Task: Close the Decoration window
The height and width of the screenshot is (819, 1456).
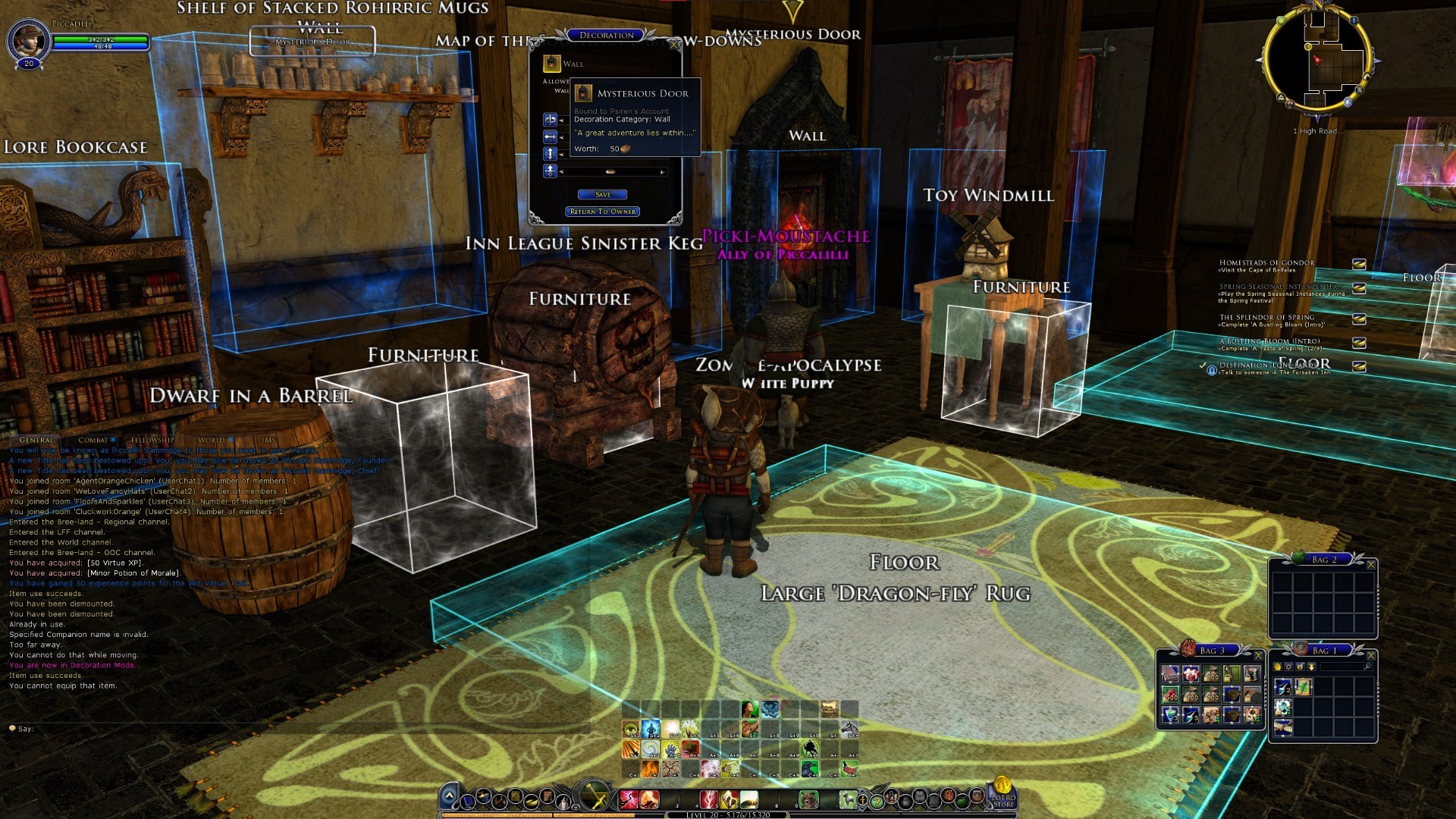Action: pyautogui.click(x=674, y=45)
